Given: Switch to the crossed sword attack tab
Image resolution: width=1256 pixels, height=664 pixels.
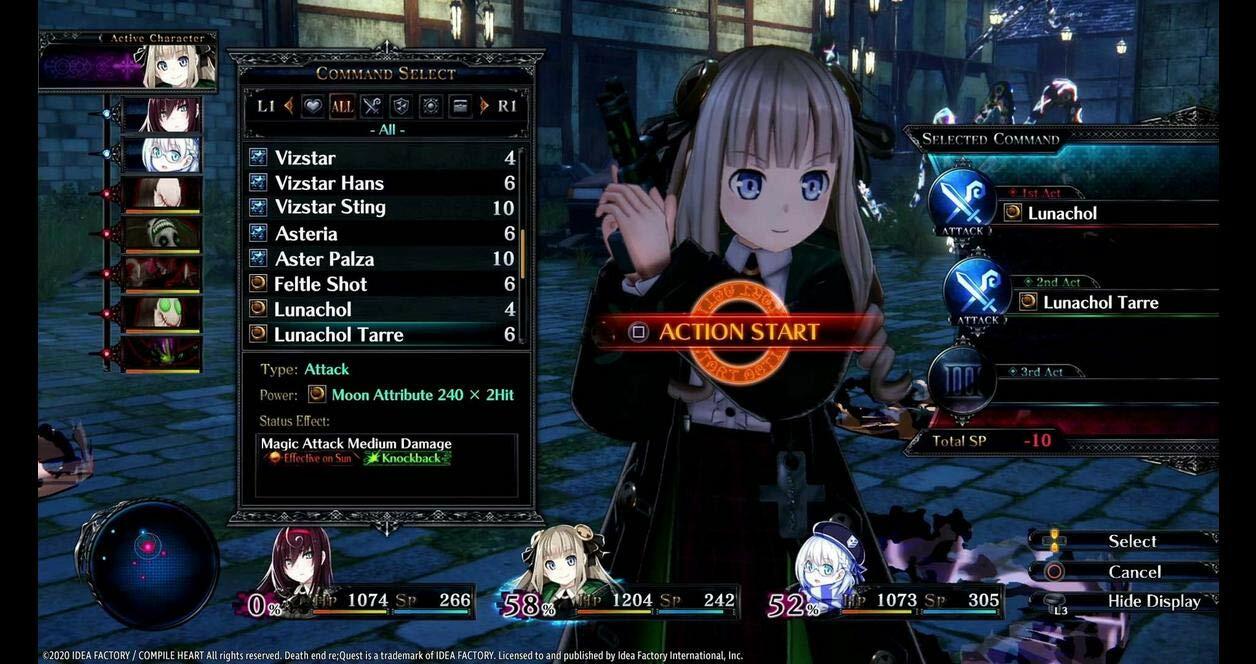Looking at the screenshot, I should 371,106.
